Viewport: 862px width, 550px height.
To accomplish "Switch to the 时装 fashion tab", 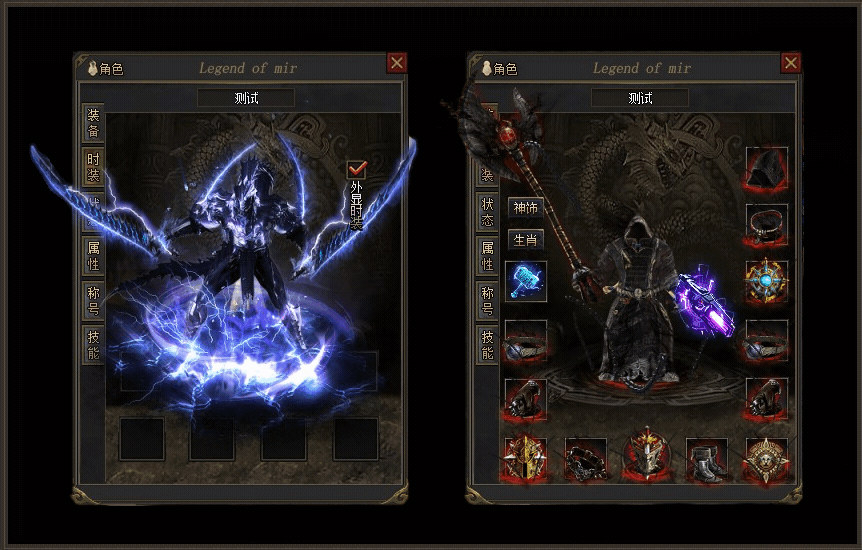I will pyautogui.click(x=93, y=167).
